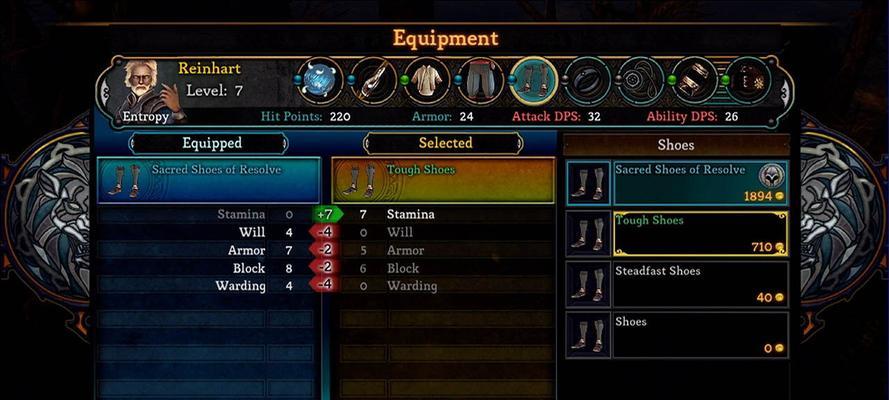Pick Sacred Shoes of Resolve from the shoes list

(x=700, y=182)
